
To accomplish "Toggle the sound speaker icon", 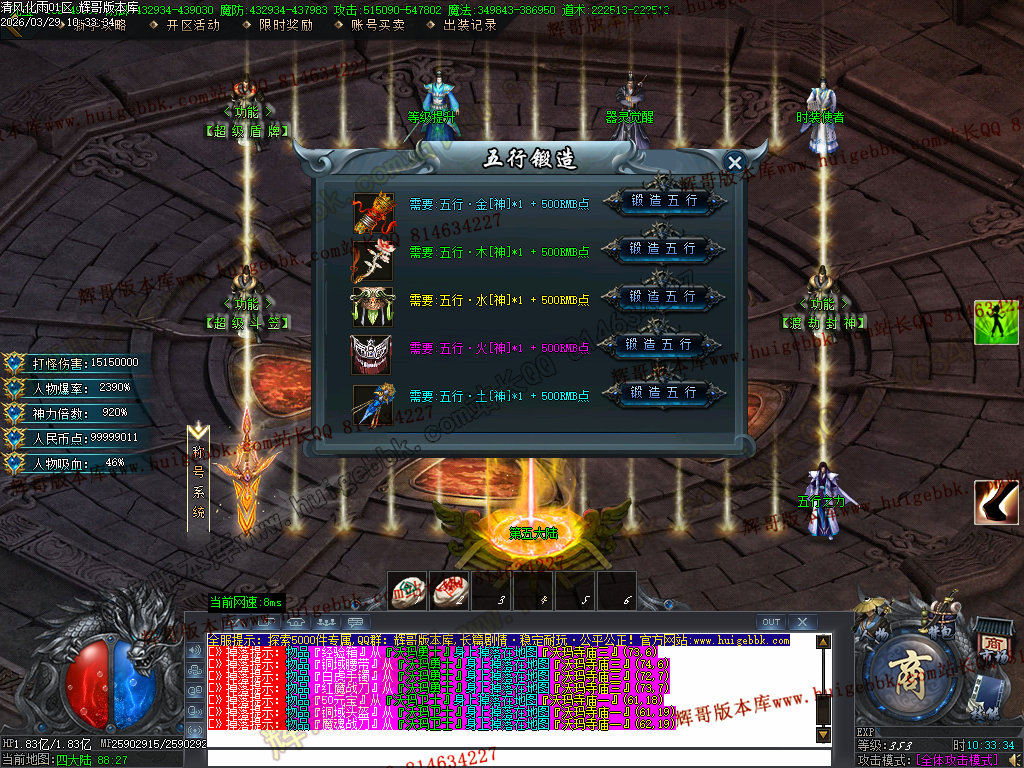I will [1012, 760].
